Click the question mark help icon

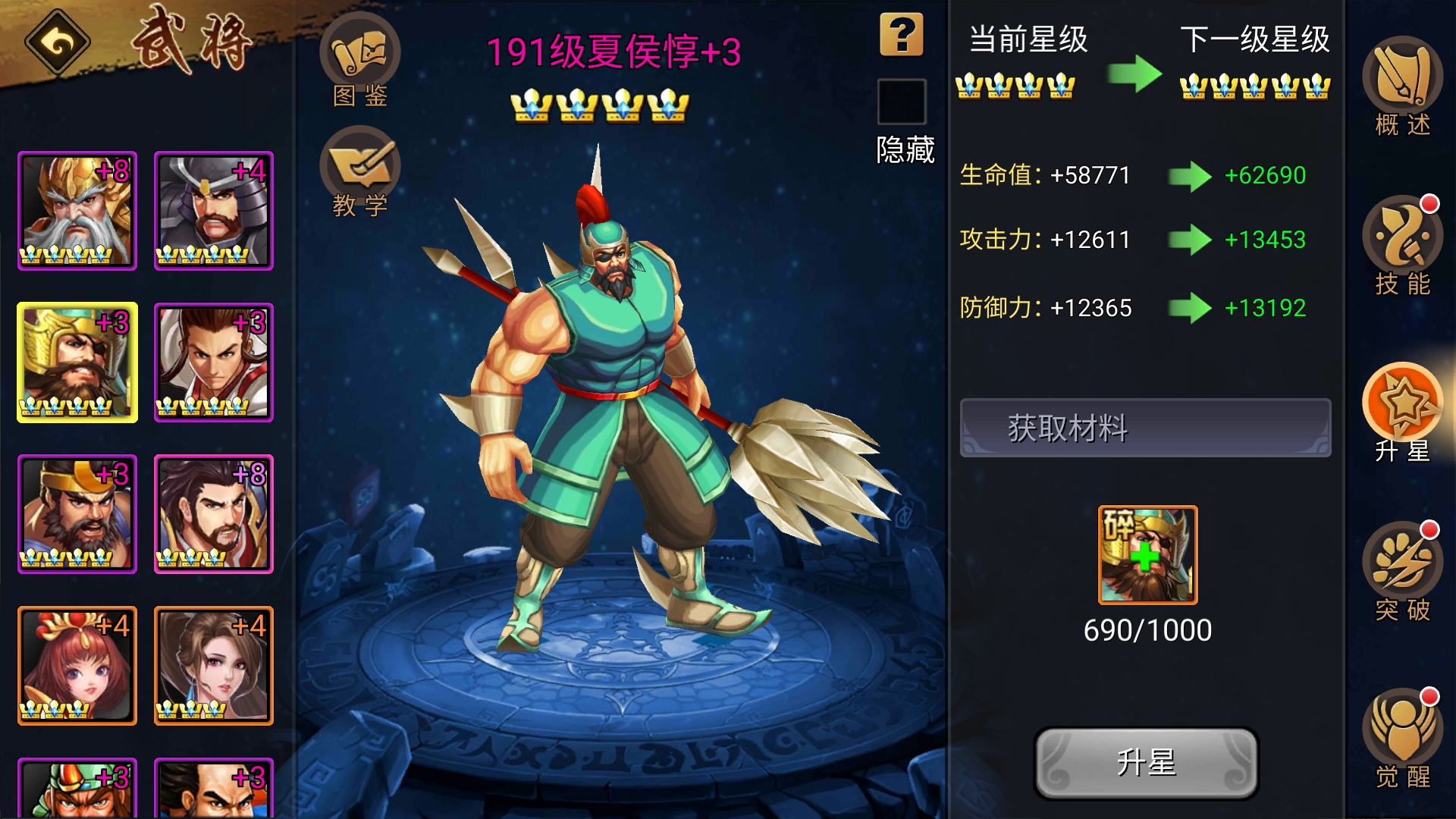901,34
